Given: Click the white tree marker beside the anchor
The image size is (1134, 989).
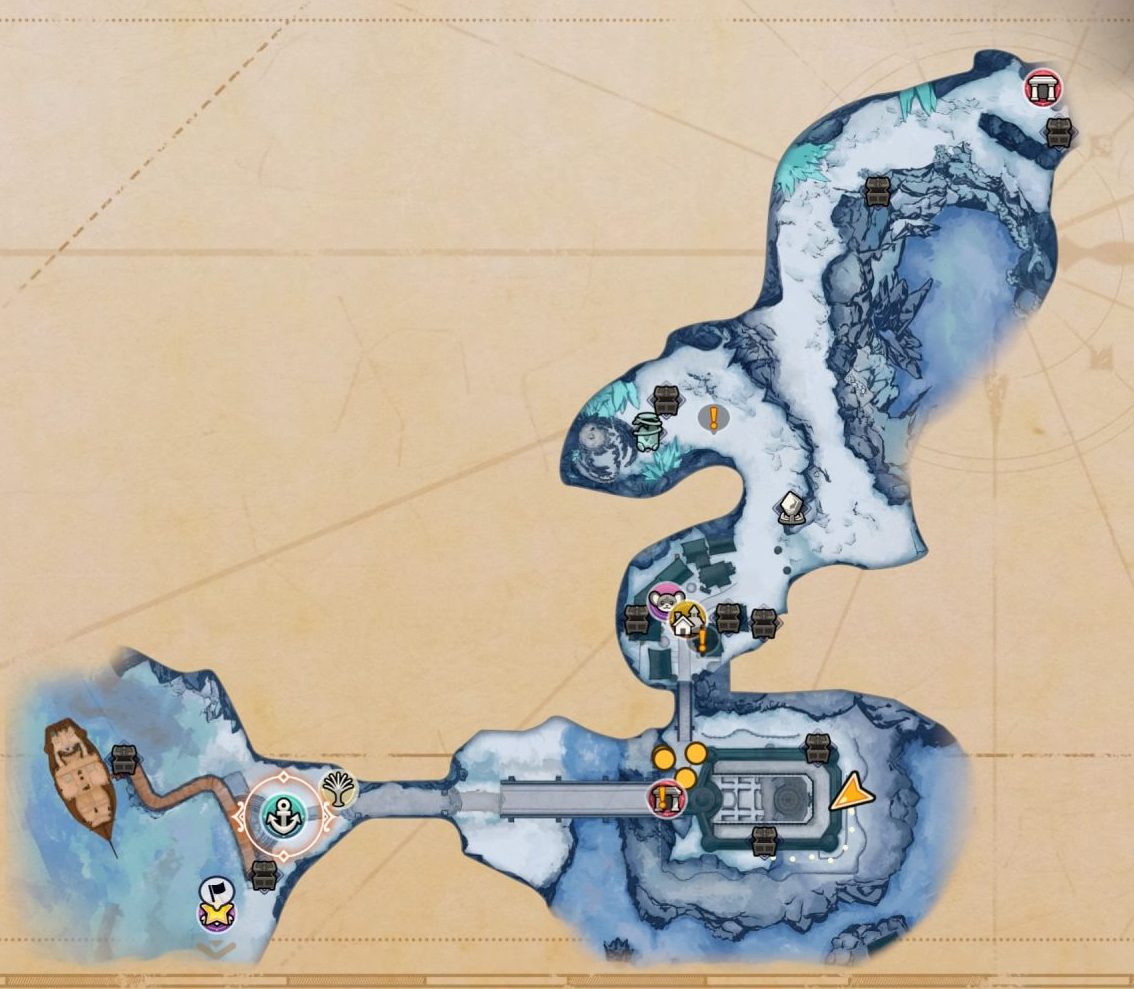Looking at the screenshot, I should (x=341, y=790).
